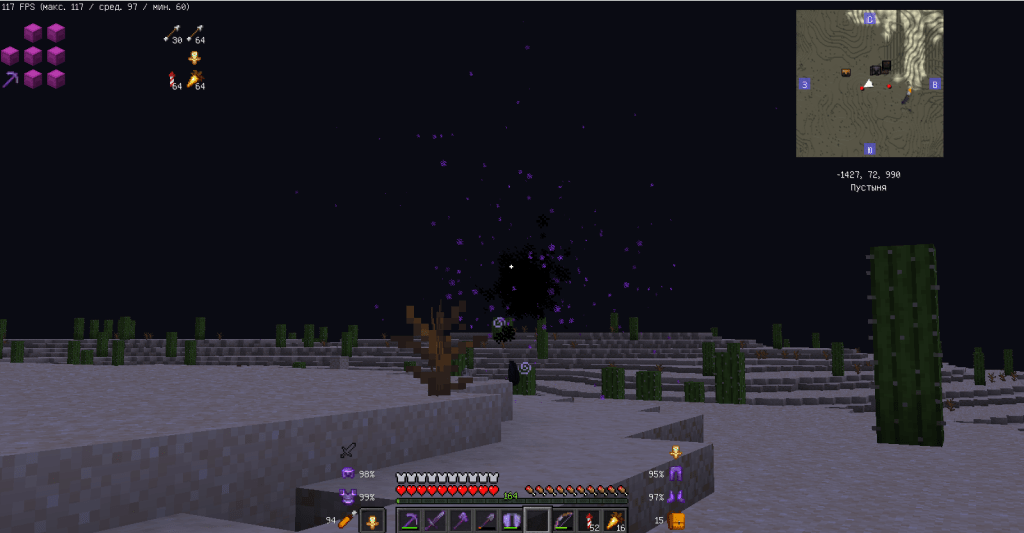Image resolution: width=1024 pixels, height=533 pixels.
Task: Select the firework rocket stack
Action: [588, 520]
